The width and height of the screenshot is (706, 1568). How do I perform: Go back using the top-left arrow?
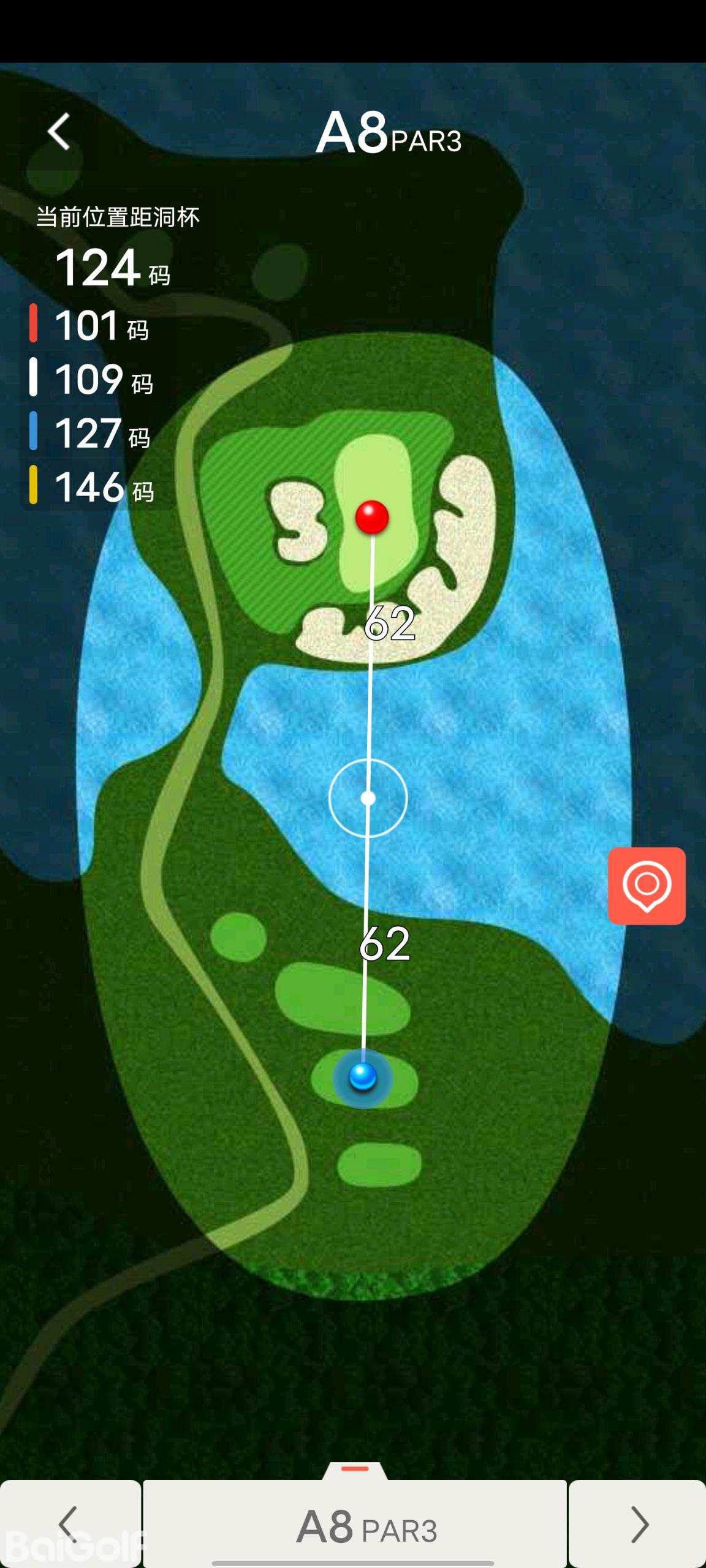click(59, 131)
